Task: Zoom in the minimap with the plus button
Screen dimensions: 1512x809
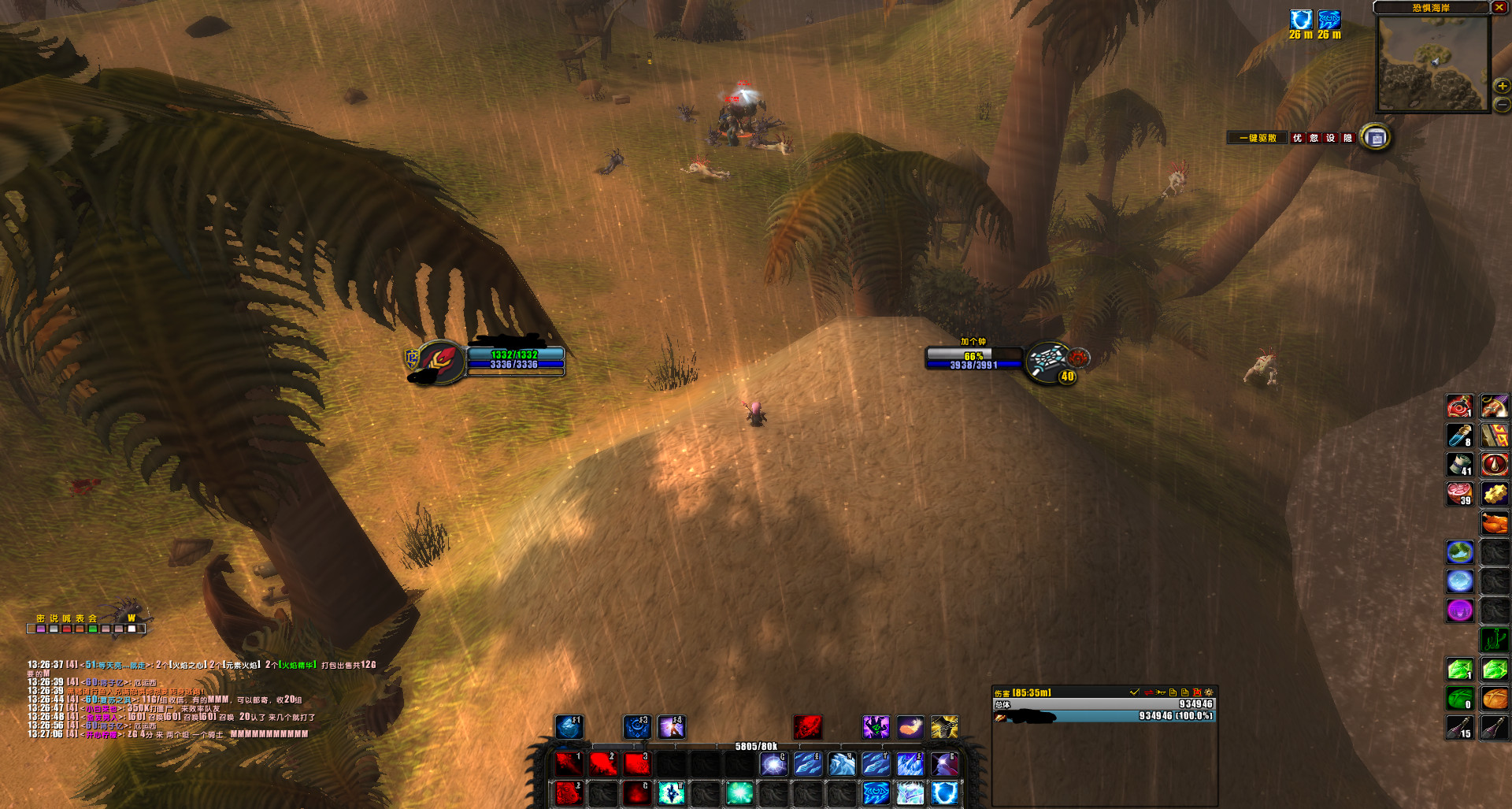Action: pos(1502,86)
